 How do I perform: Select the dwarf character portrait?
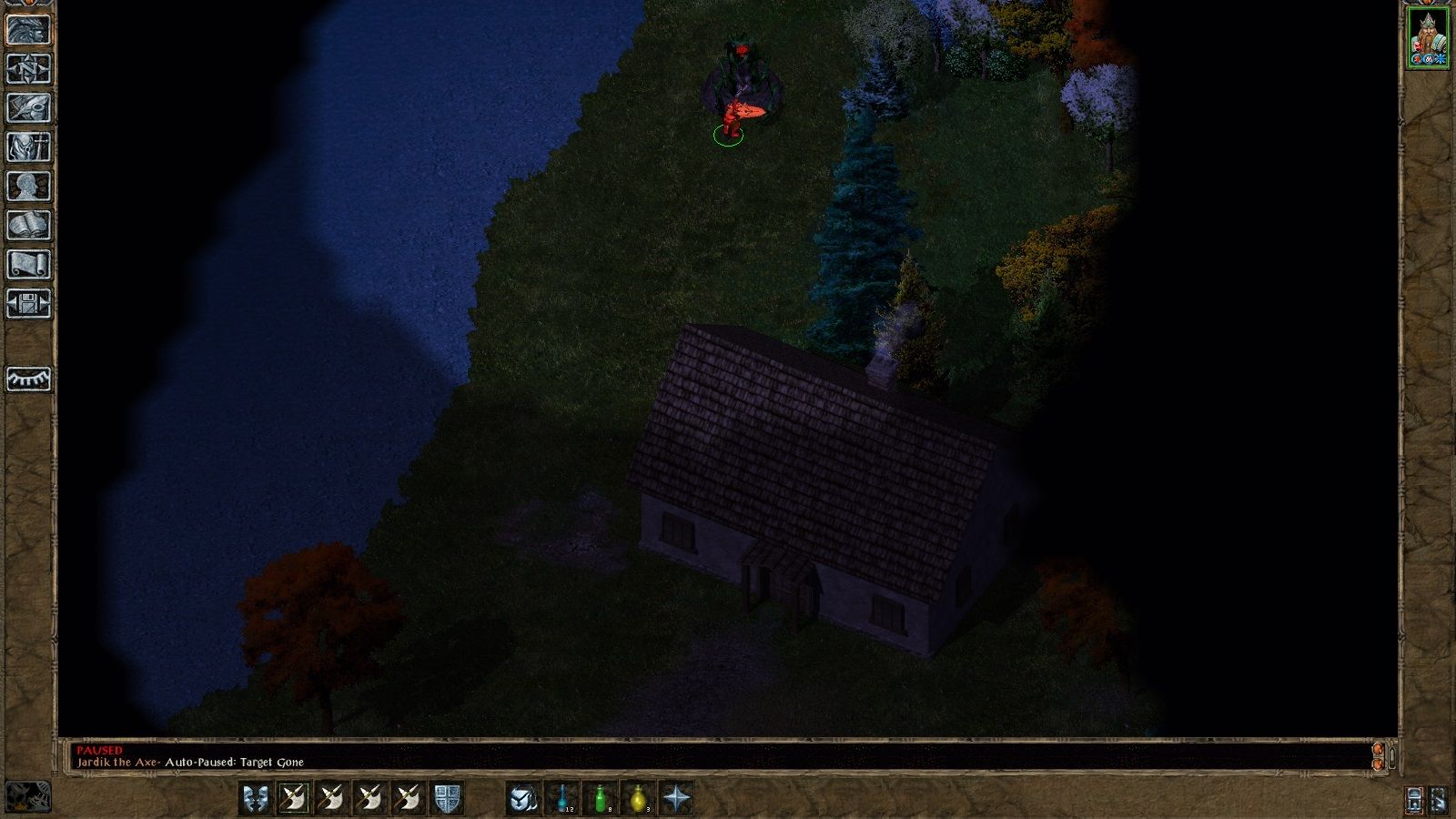click(1428, 38)
